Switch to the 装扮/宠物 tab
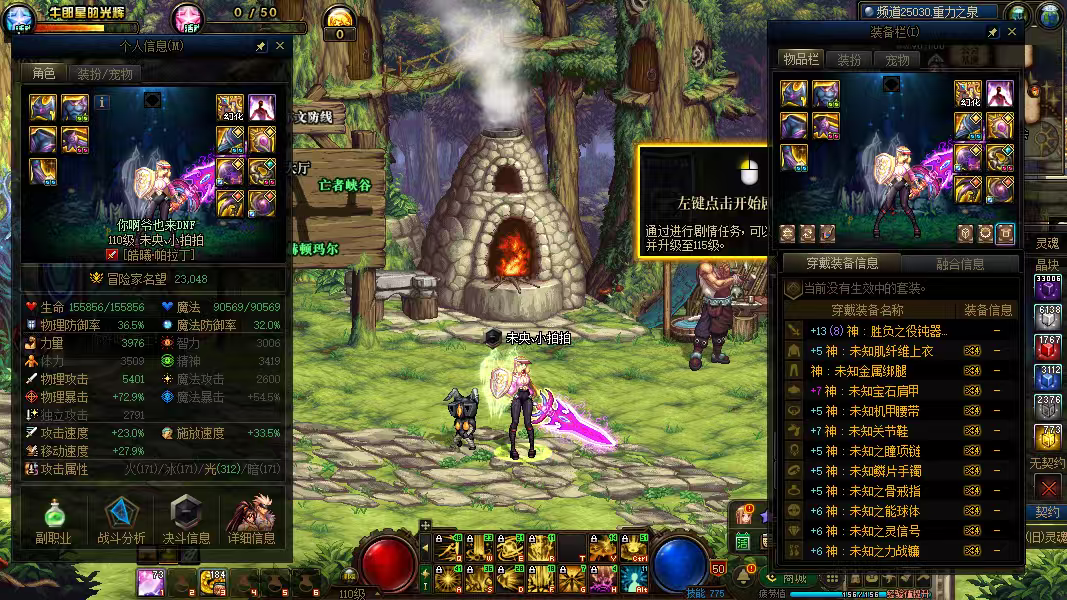 104,73
